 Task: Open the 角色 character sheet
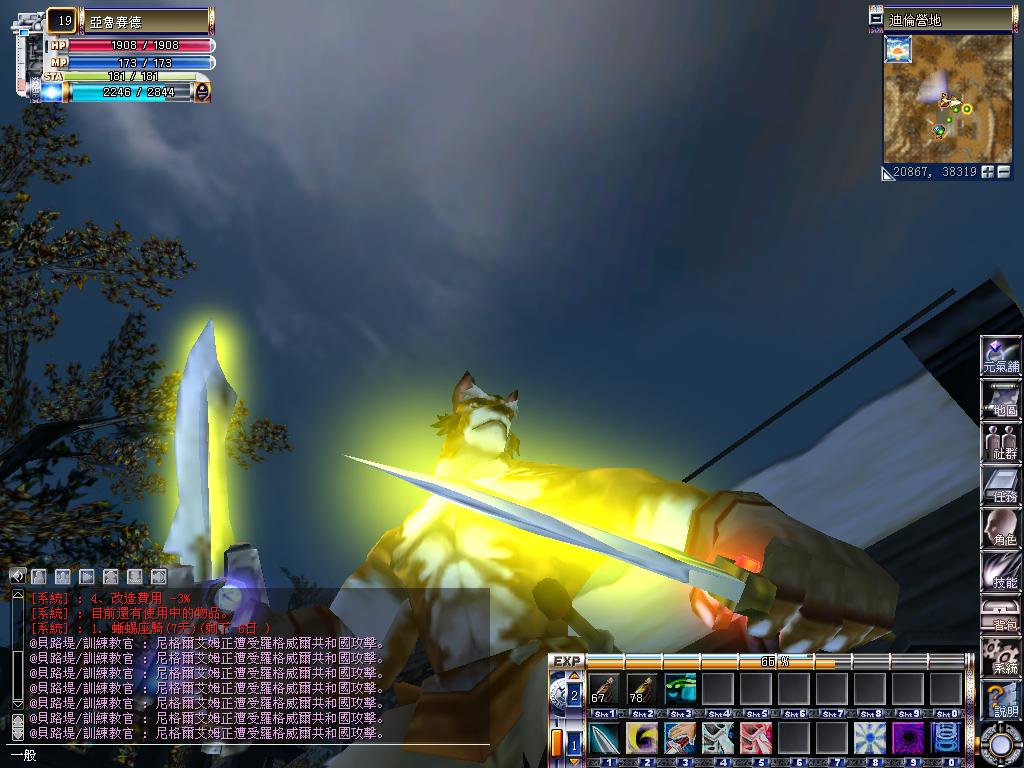[1000, 528]
